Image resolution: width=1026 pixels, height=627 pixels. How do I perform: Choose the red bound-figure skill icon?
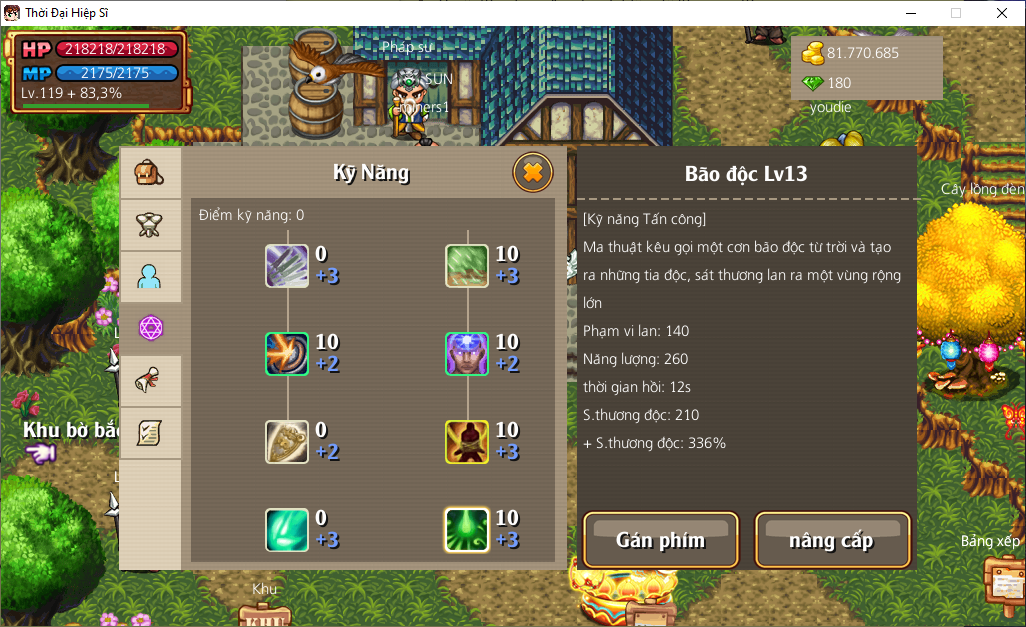click(467, 442)
